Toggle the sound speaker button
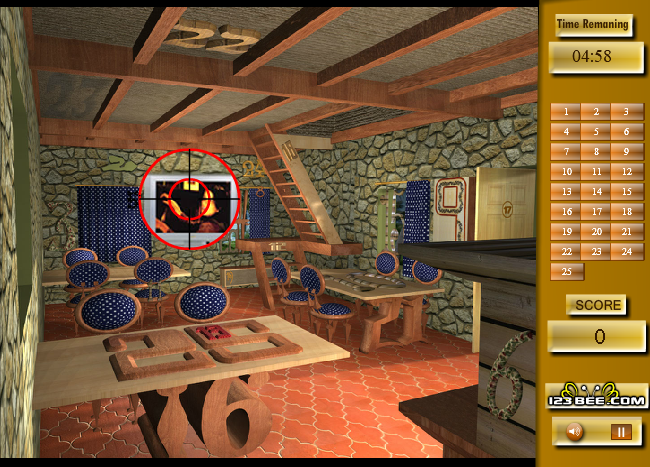 click(575, 432)
